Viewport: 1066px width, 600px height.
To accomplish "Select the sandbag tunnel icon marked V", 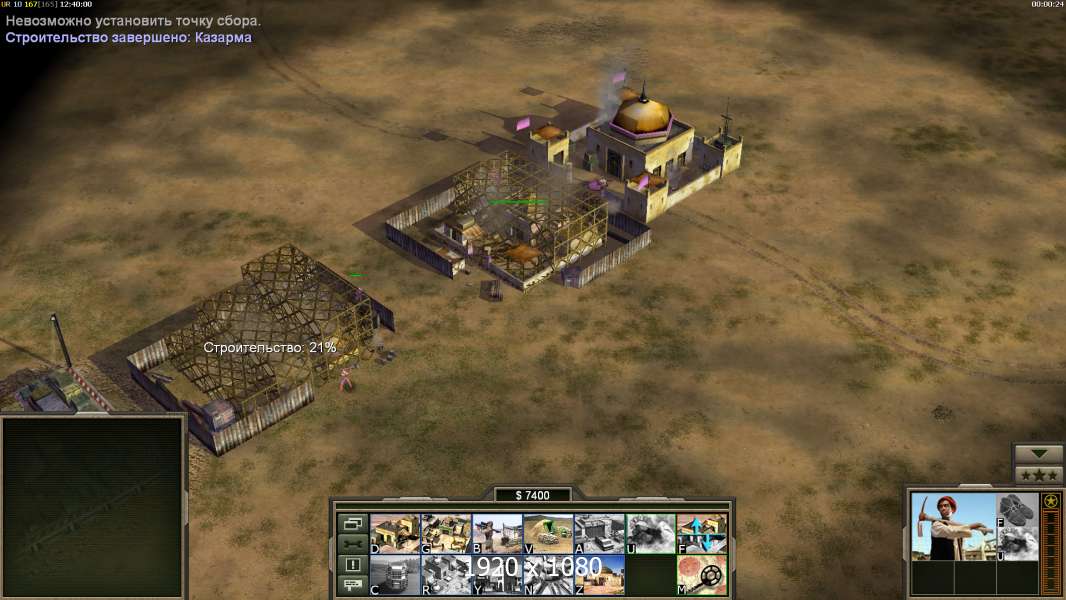I will (548, 534).
